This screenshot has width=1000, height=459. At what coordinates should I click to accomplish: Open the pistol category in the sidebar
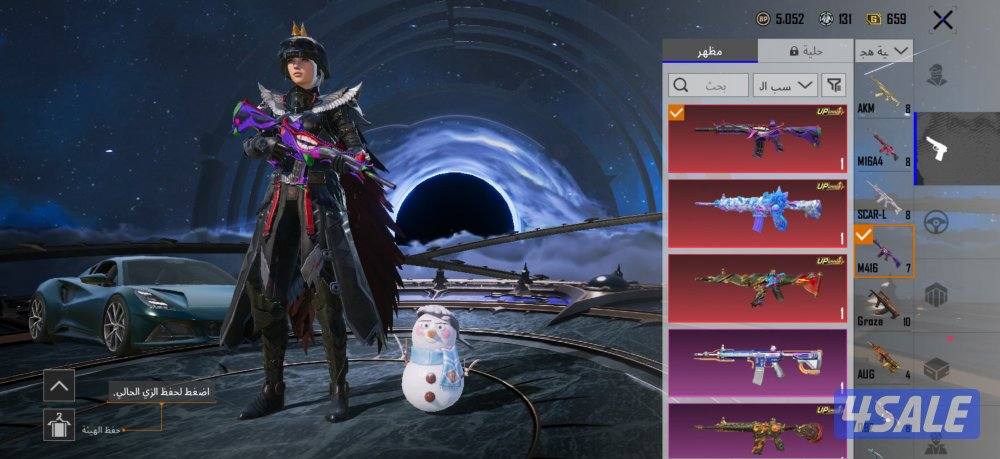938,148
